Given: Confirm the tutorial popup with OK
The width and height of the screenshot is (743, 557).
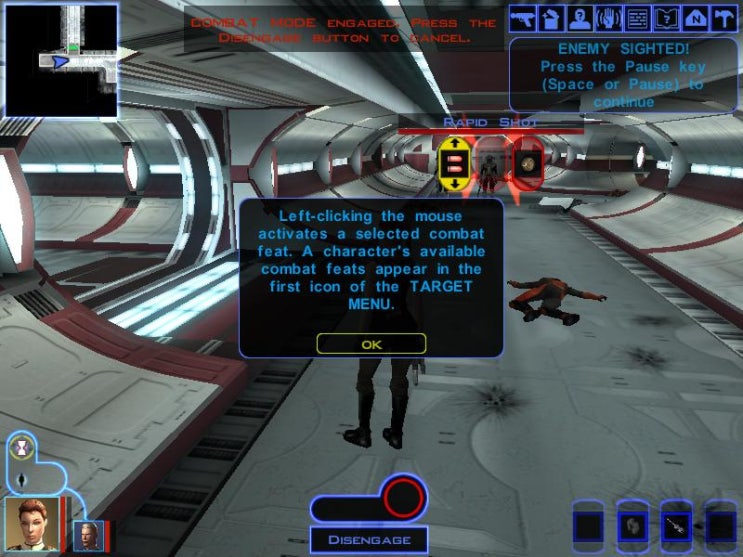Looking at the screenshot, I should (371, 343).
